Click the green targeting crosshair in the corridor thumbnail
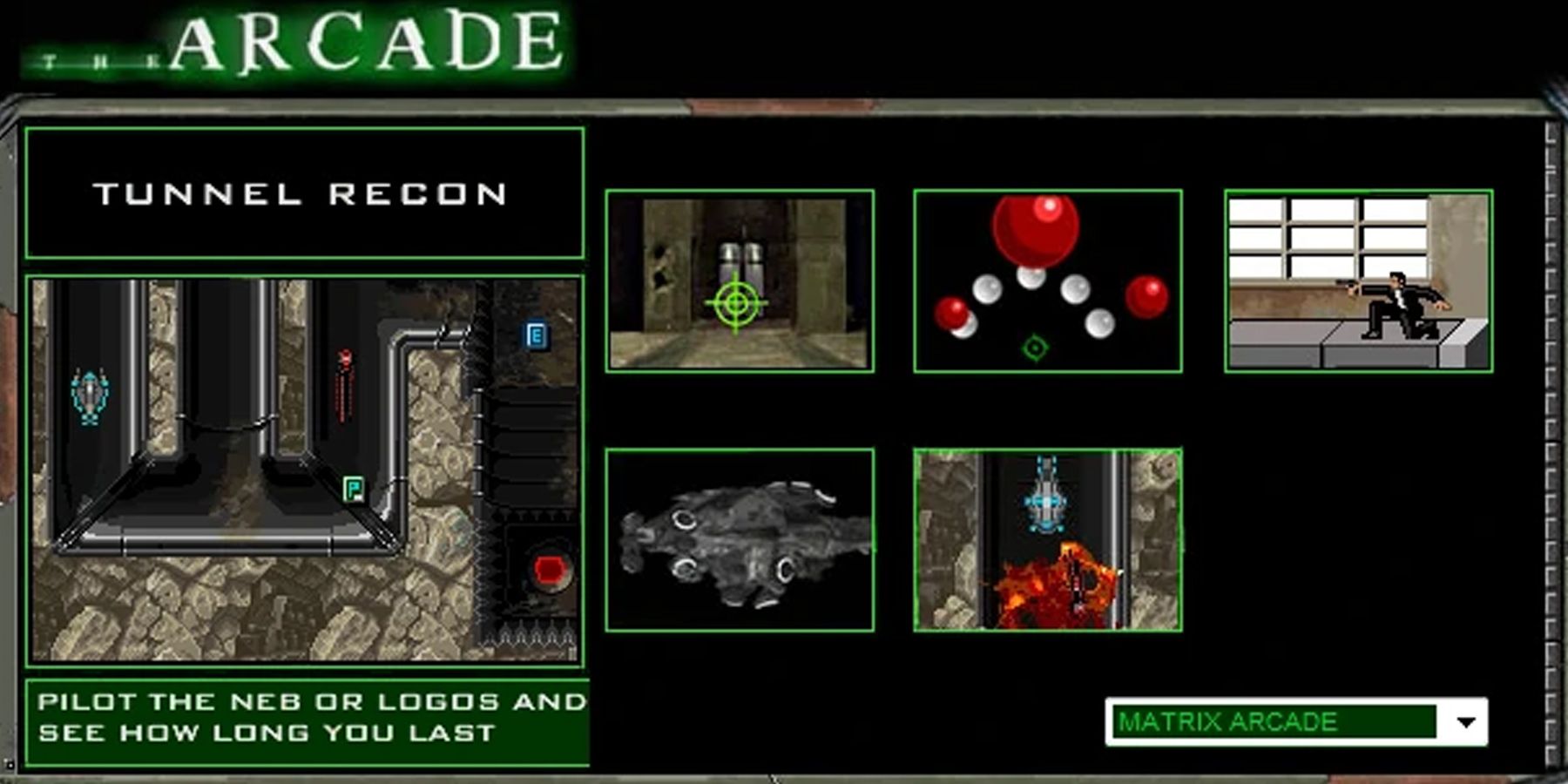1568x784 pixels. [736, 302]
